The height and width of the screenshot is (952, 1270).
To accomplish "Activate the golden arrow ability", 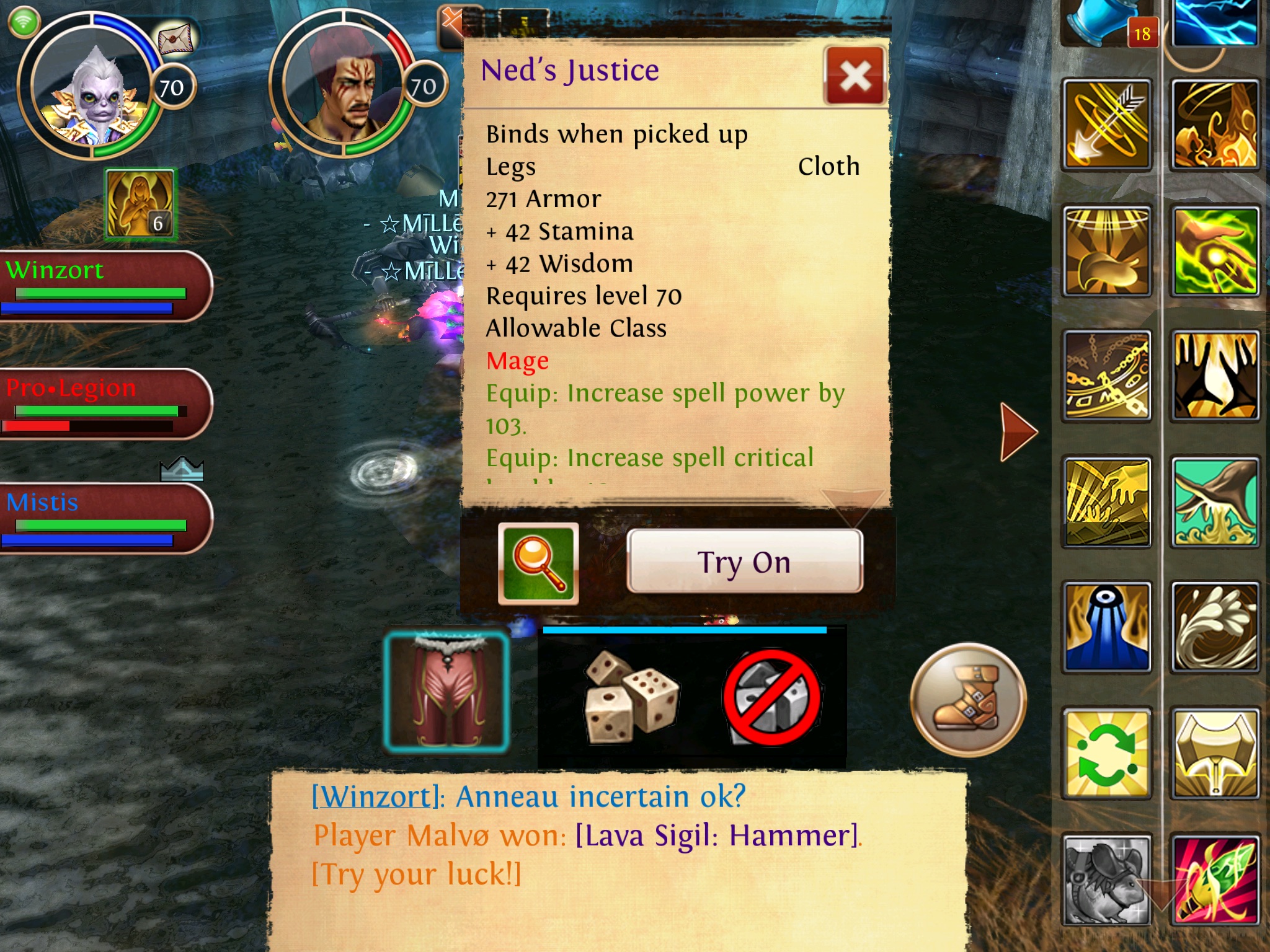I will click(x=1107, y=124).
